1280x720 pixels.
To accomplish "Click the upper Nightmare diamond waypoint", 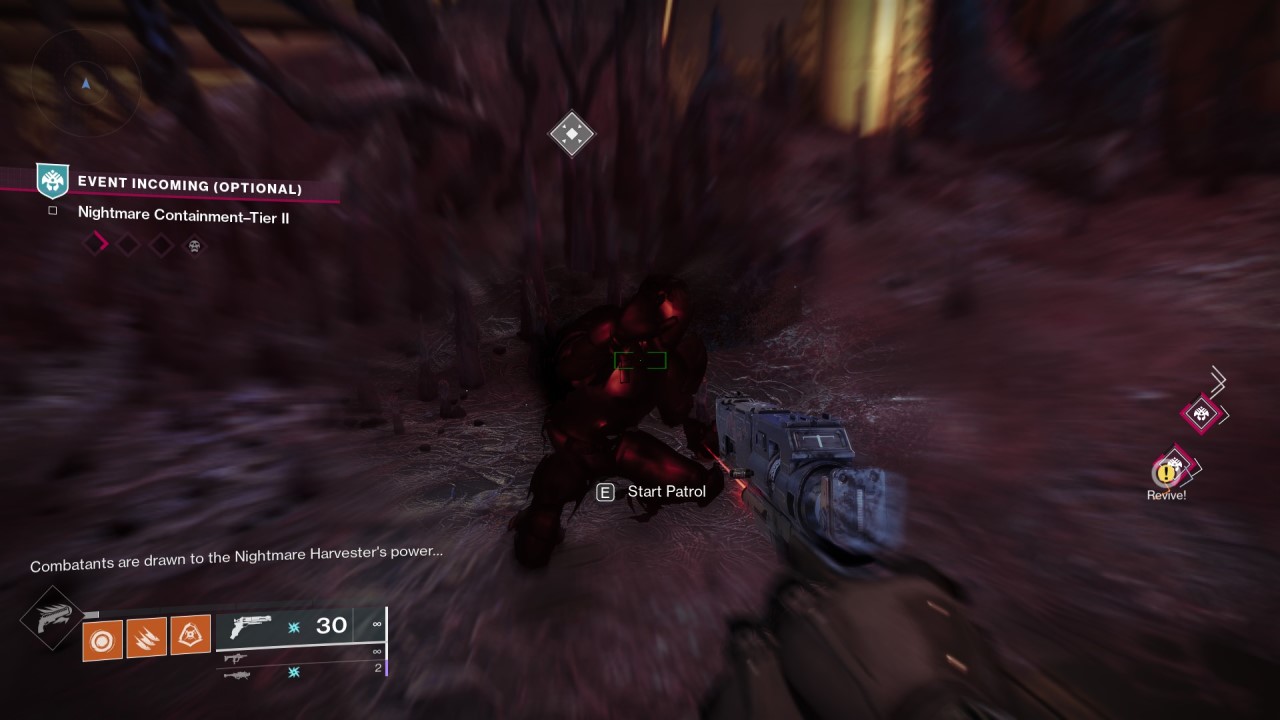I will (x=1200, y=413).
